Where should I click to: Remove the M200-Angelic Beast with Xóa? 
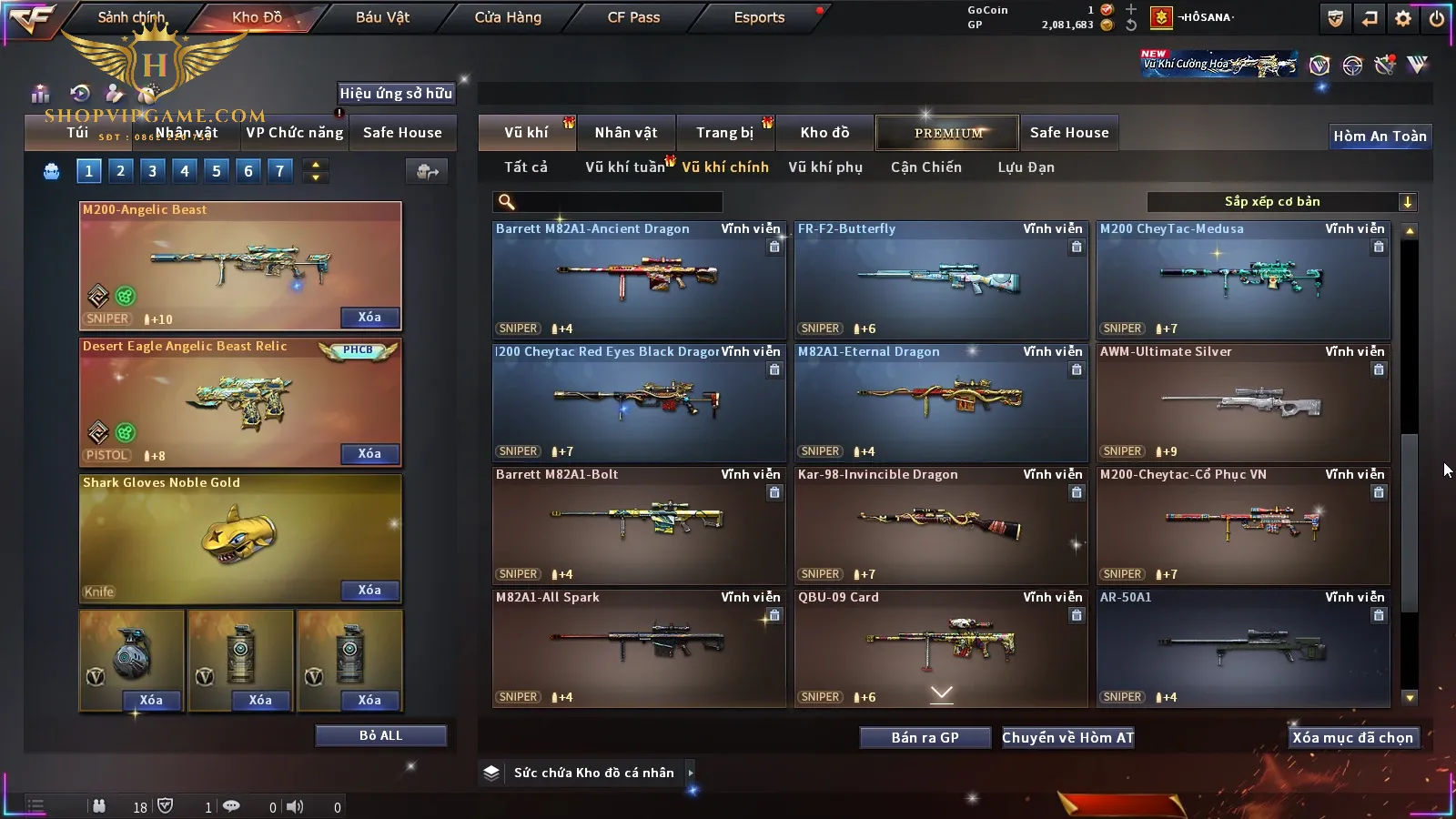coord(369,318)
